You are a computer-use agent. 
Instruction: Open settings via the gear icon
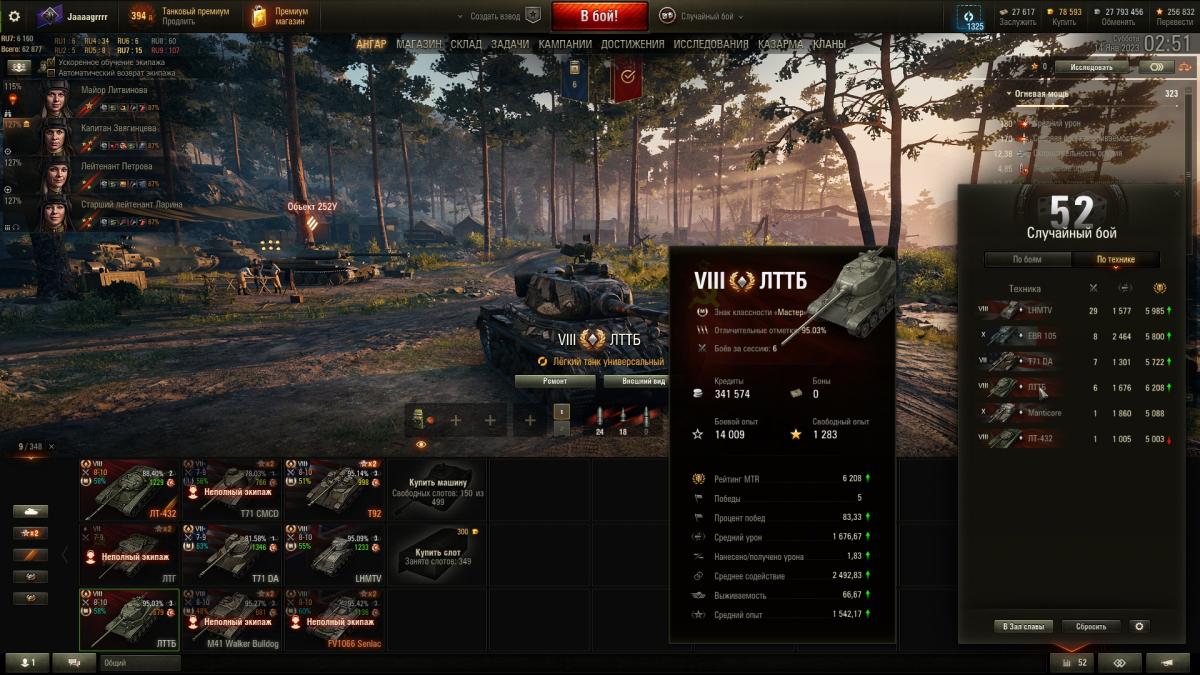pyautogui.click(x=14, y=16)
